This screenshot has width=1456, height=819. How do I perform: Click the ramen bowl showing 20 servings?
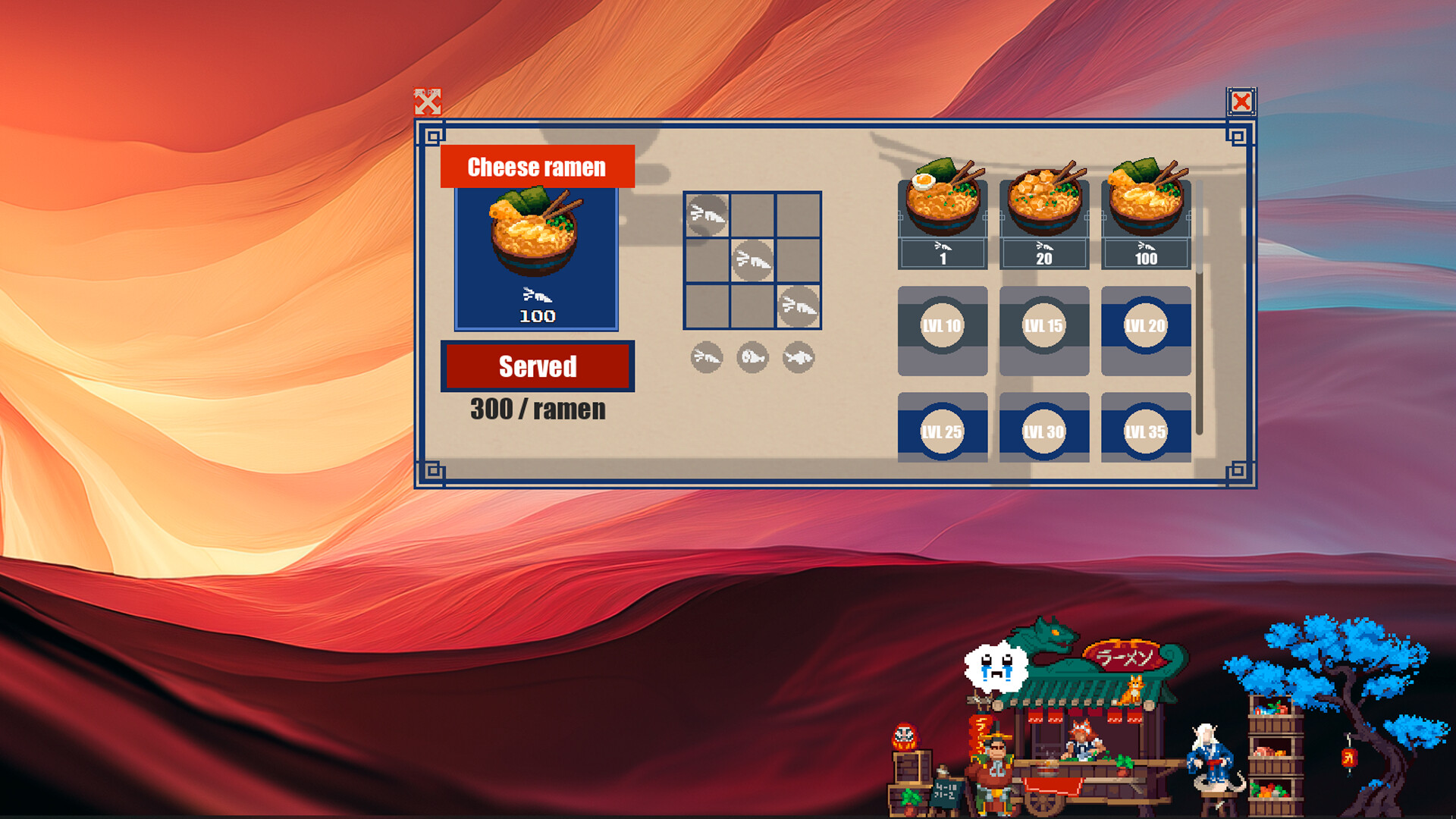tap(1043, 199)
